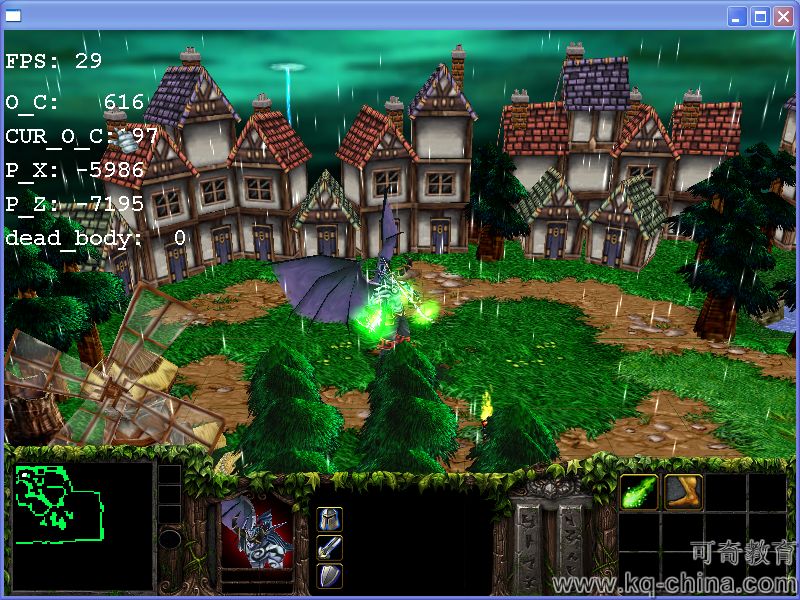The width and height of the screenshot is (800, 600).
Task: Click the shield defense icon
Action: pyautogui.click(x=330, y=576)
